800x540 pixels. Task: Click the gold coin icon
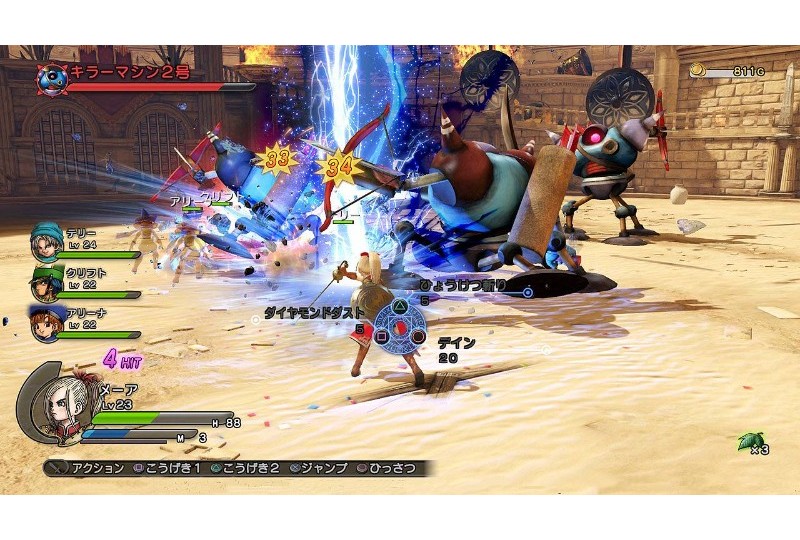coord(697,71)
